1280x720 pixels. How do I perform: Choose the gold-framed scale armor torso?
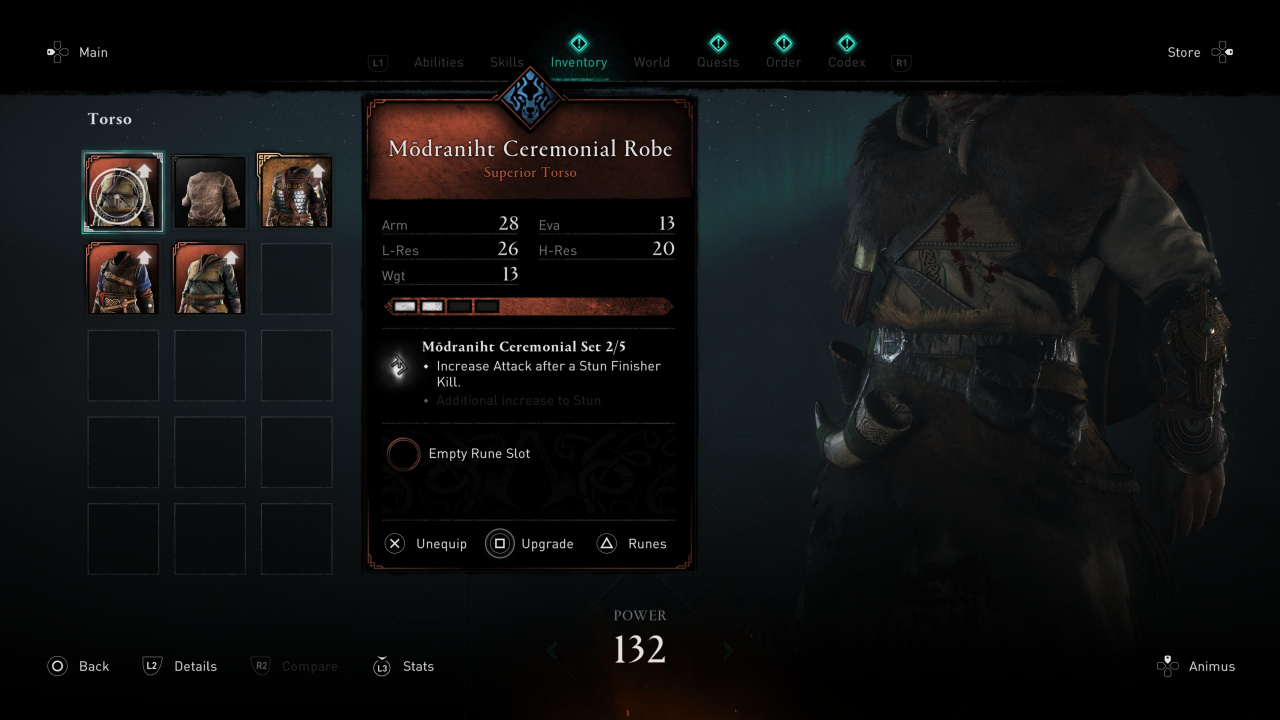296,192
